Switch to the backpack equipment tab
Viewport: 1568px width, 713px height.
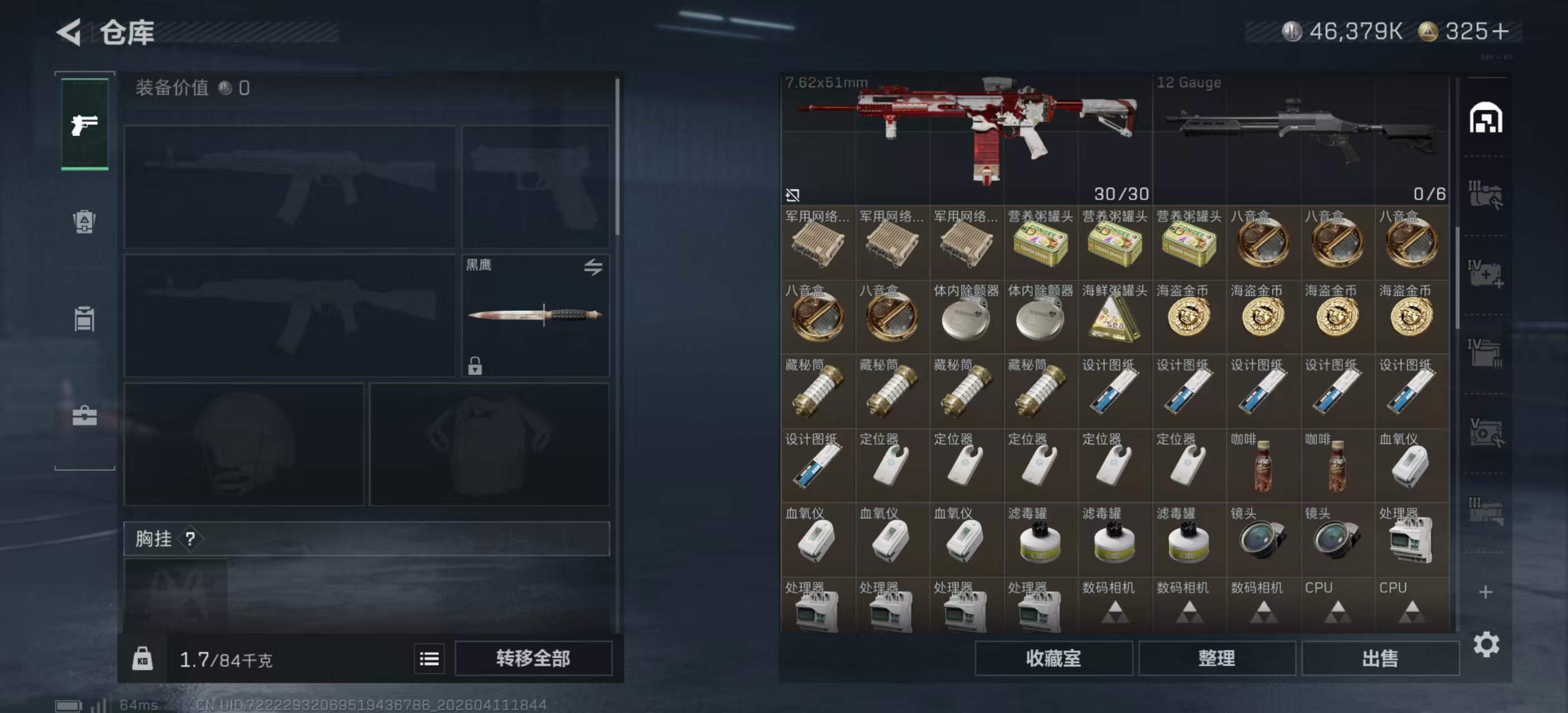(x=85, y=221)
